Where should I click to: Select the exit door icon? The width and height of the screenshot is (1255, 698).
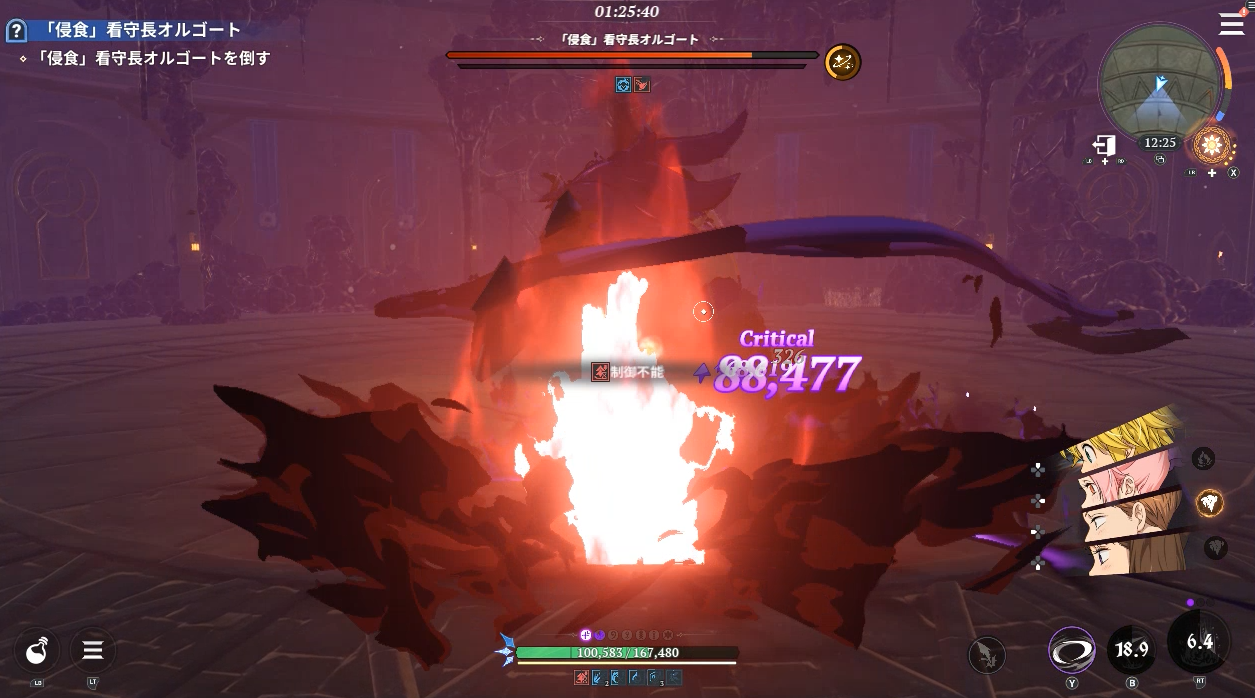coord(1104,146)
